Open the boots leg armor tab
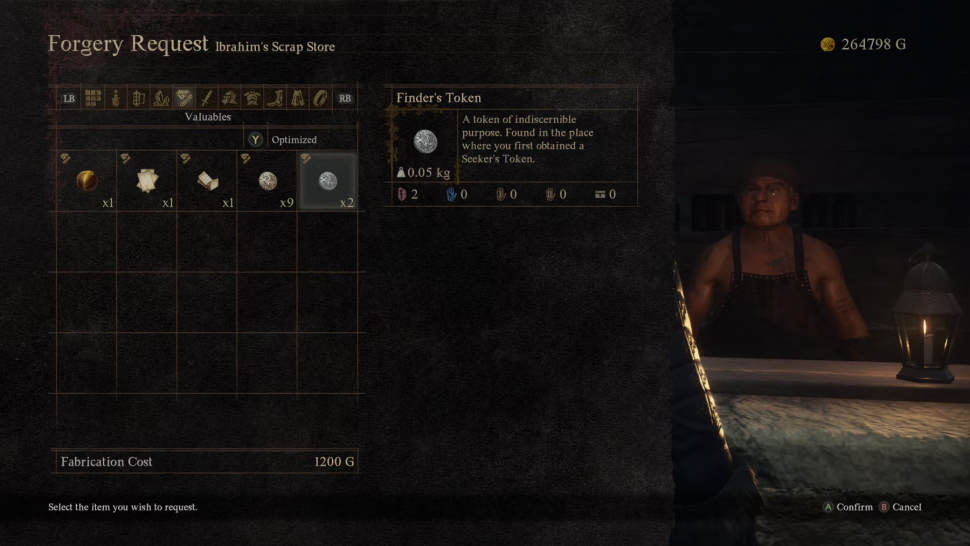This screenshot has width=970, height=546. point(275,98)
